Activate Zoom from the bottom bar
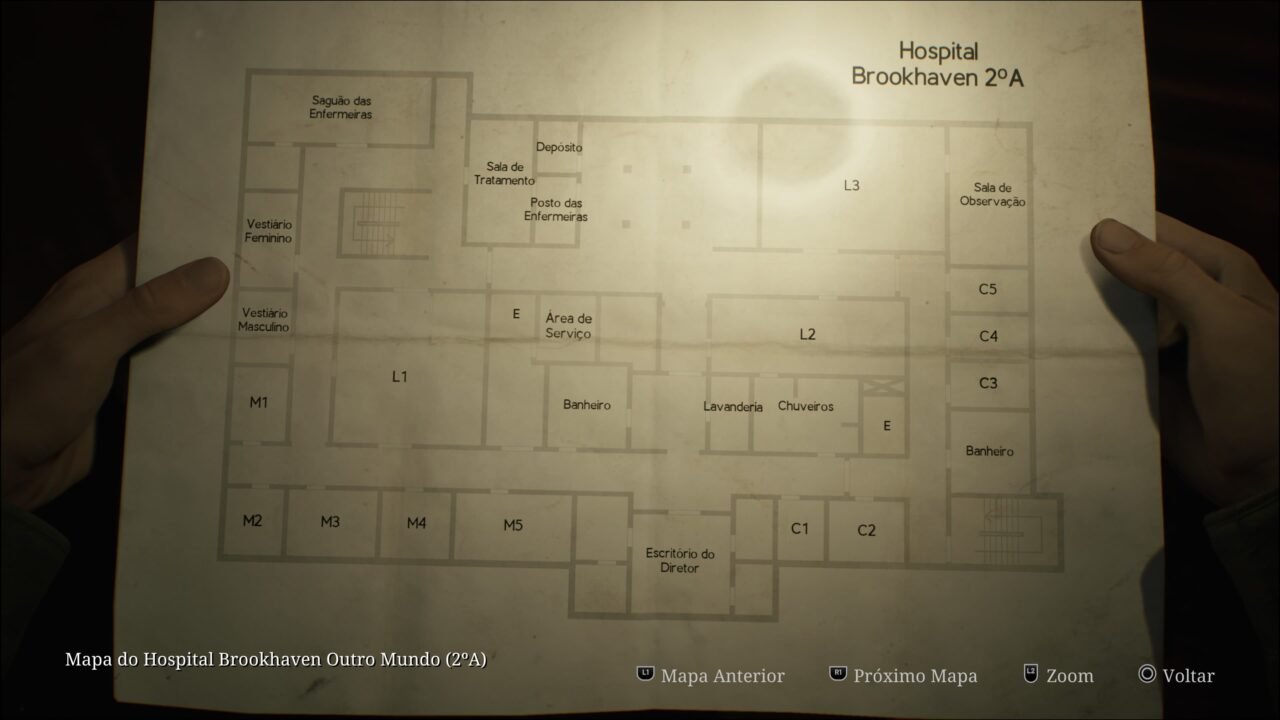Image resolution: width=1280 pixels, height=720 pixels. tap(1072, 675)
